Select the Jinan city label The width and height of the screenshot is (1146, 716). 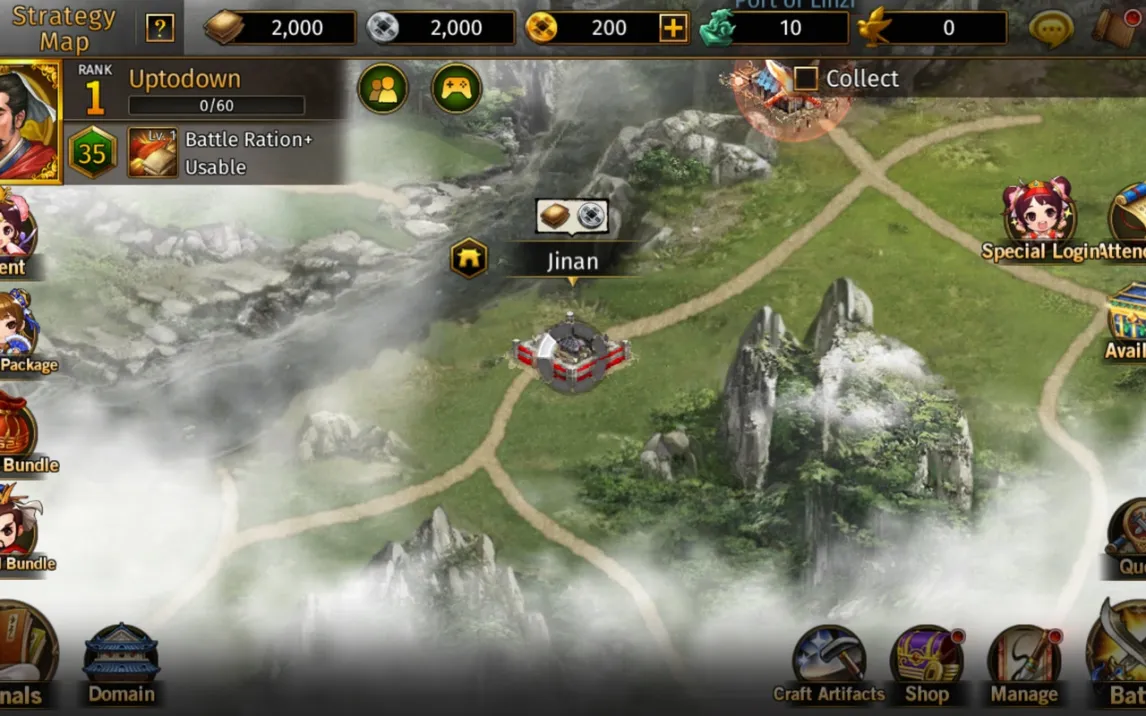572,262
